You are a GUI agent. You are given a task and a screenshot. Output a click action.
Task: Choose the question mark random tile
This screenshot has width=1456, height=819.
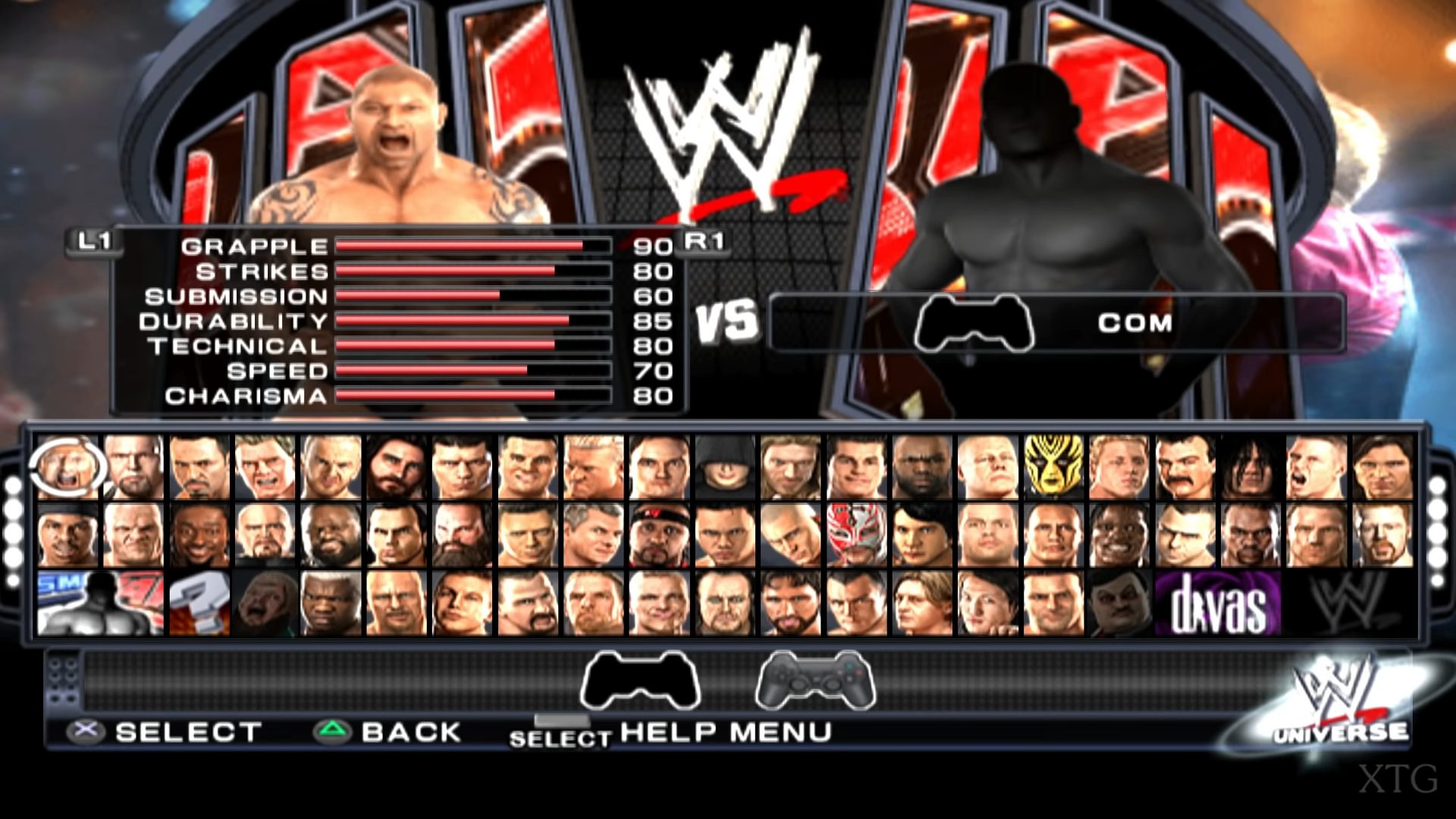(x=199, y=604)
